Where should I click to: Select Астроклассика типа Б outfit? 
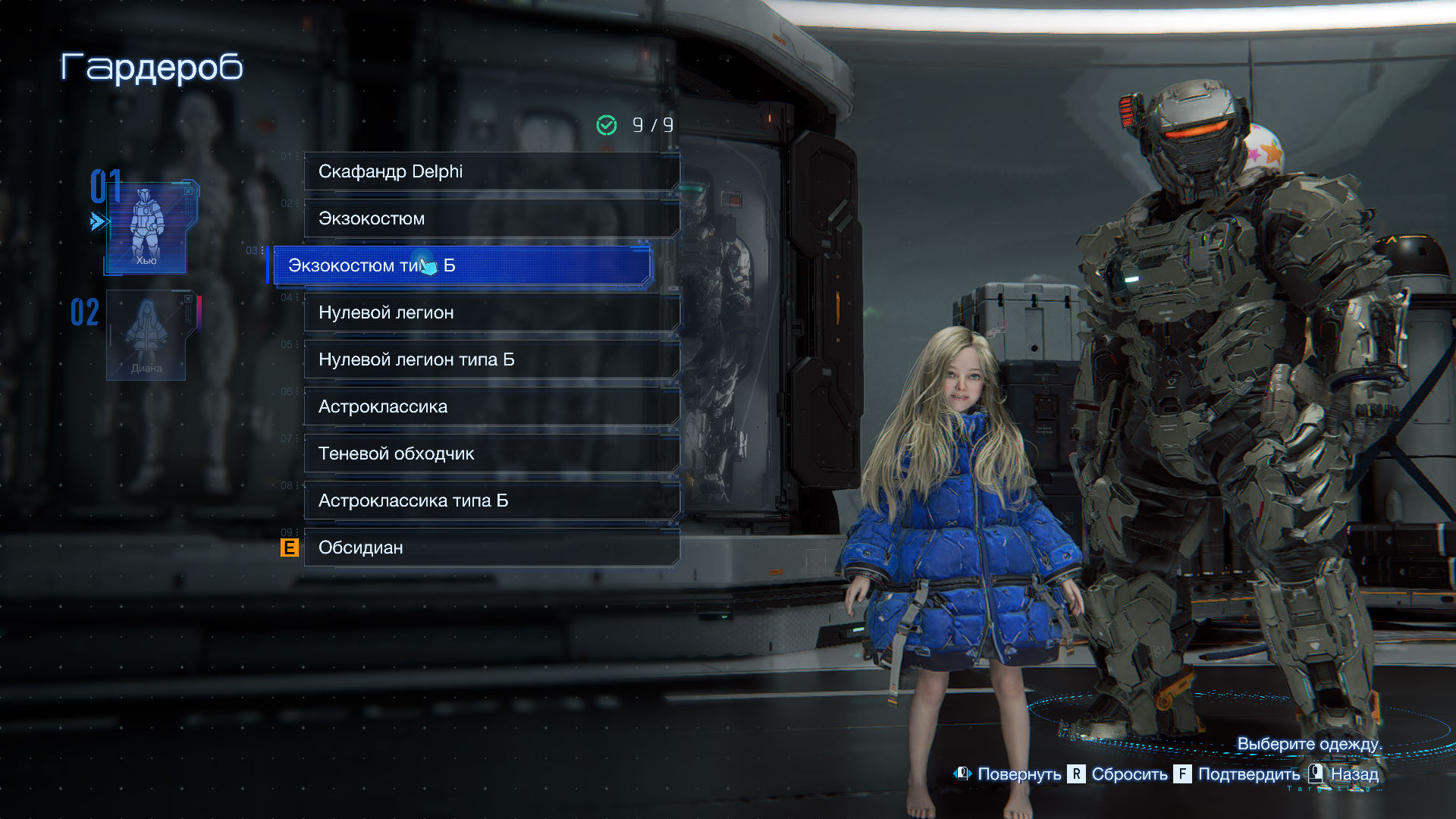491,500
